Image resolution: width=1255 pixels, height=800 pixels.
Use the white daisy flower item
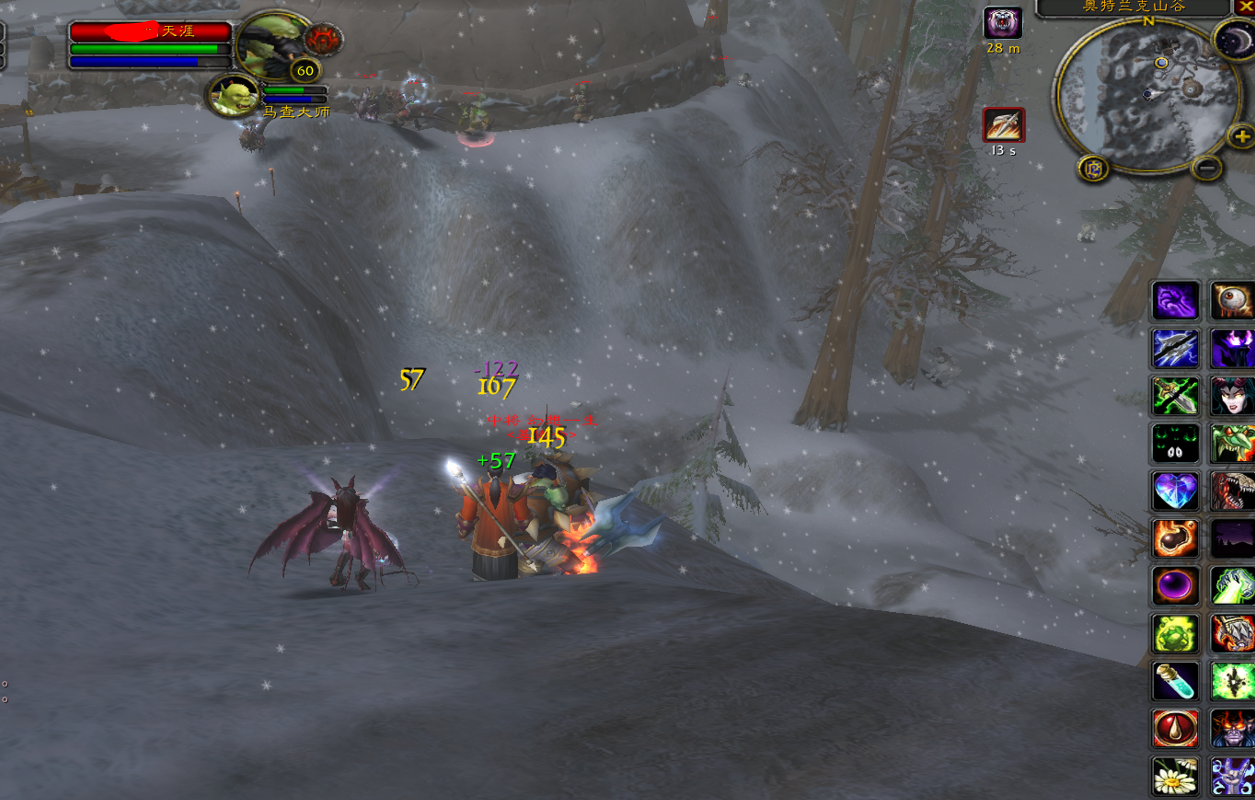pos(1175,777)
